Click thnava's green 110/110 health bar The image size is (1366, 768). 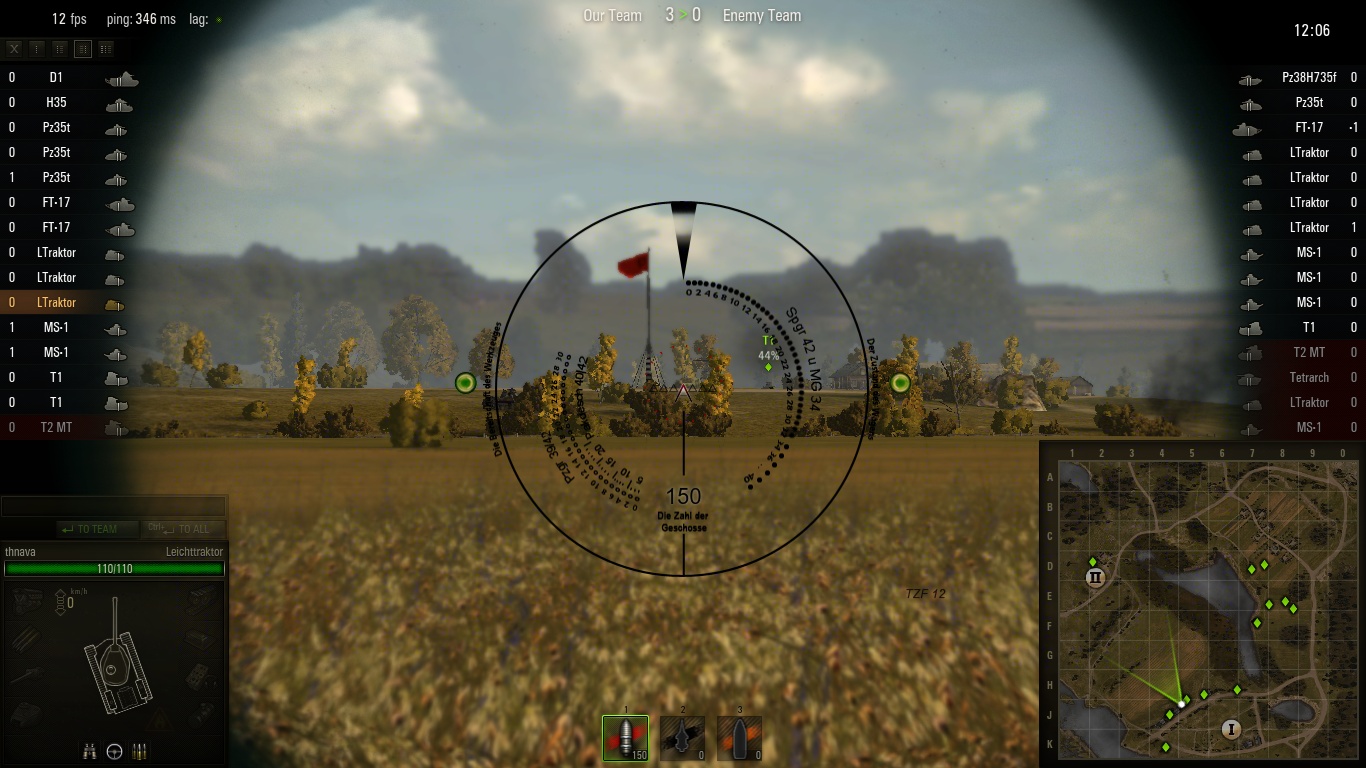[x=113, y=569]
